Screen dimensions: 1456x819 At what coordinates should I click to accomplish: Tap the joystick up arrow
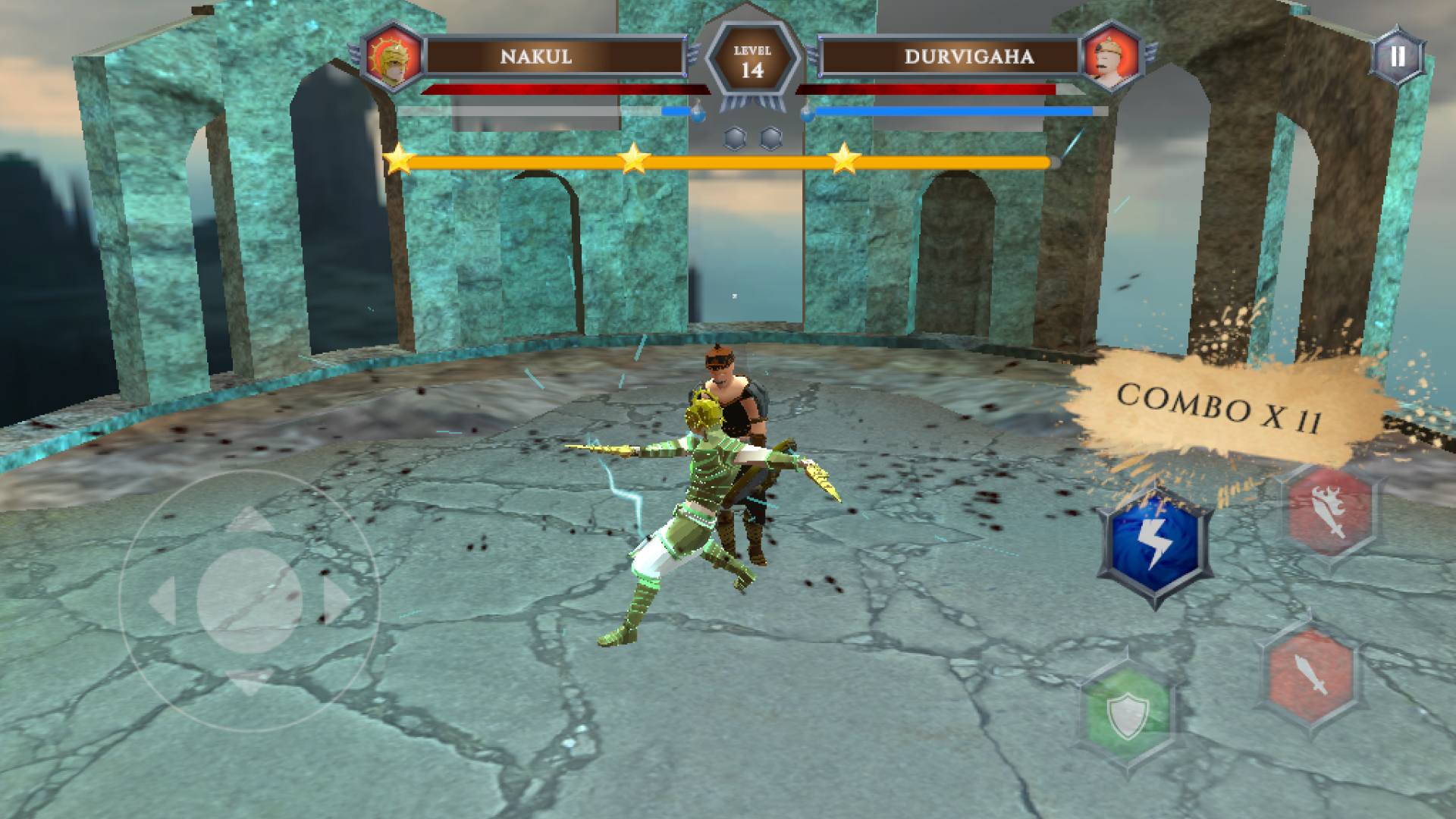(249, 520)
